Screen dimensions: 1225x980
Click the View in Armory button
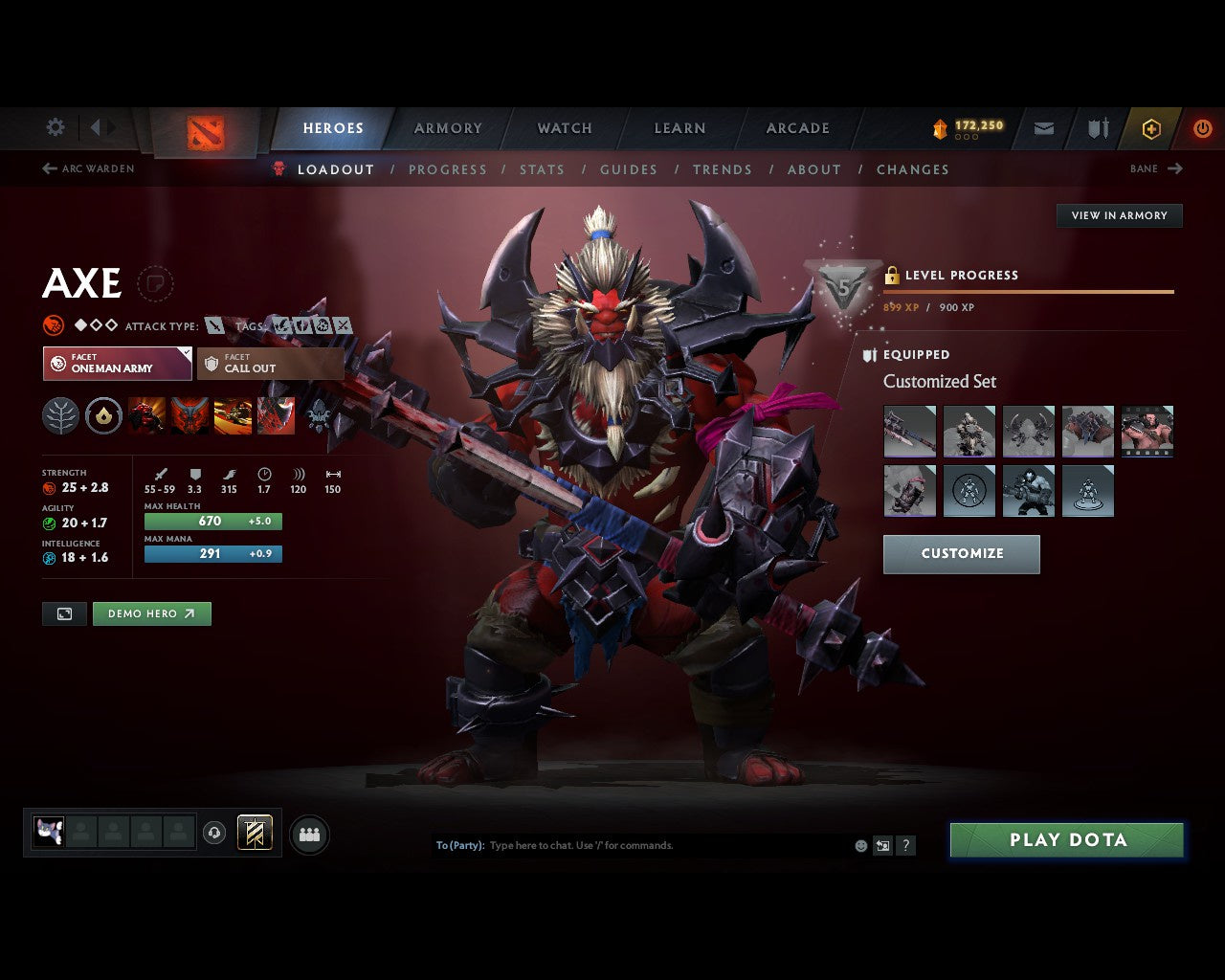(x=1118, y=215)
